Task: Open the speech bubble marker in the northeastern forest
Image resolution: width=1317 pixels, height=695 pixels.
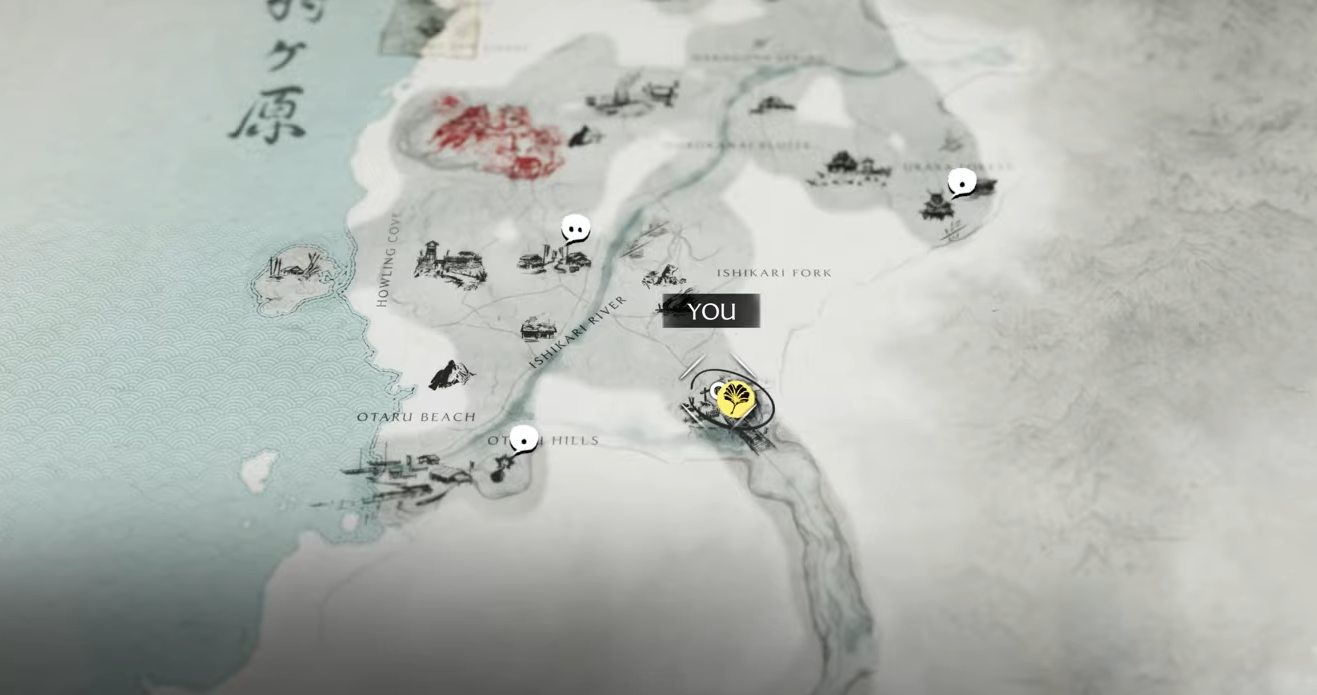Action: pos(962,183)
